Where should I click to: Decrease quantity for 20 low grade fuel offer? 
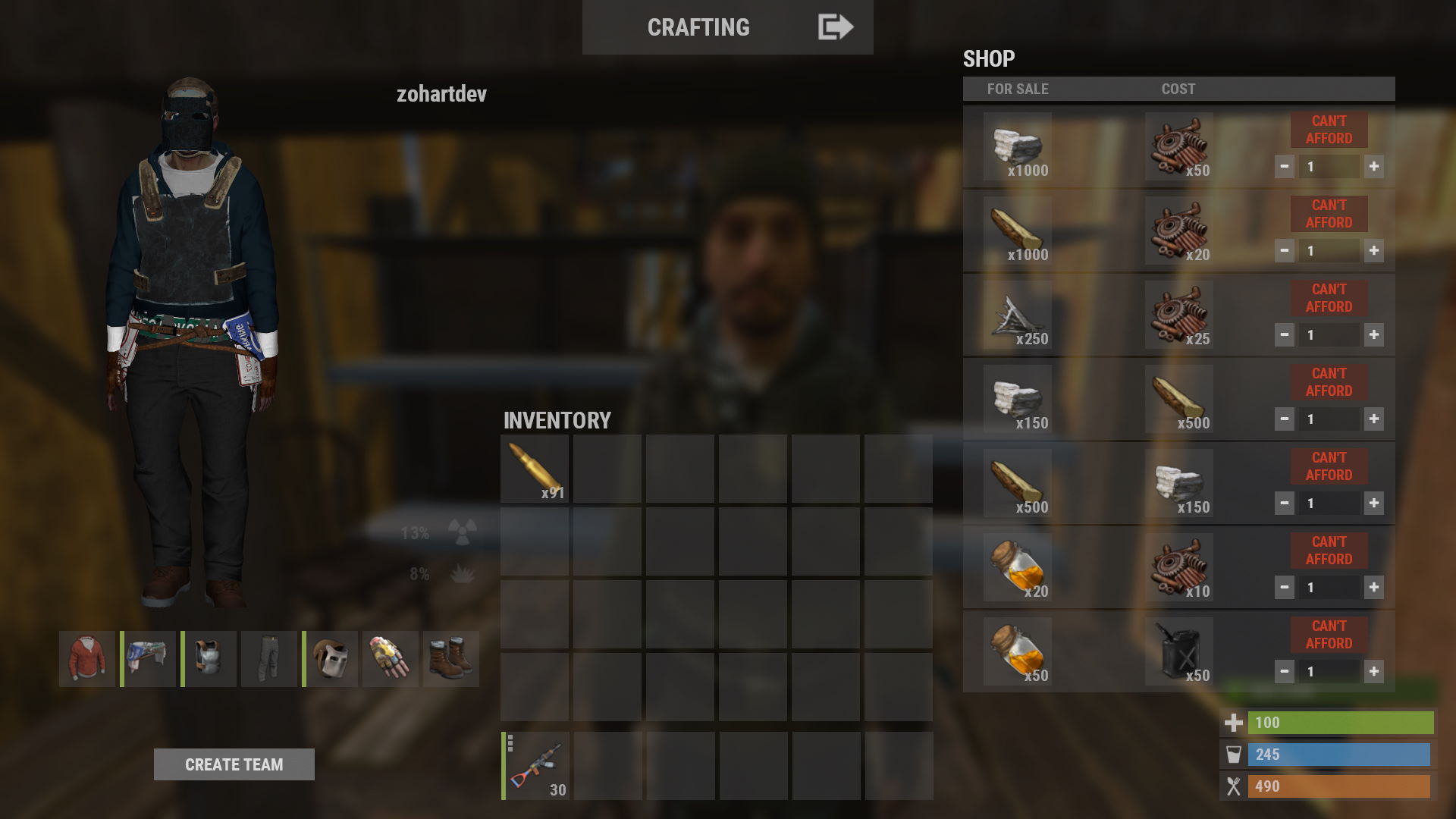click(x=1284, y=588)
